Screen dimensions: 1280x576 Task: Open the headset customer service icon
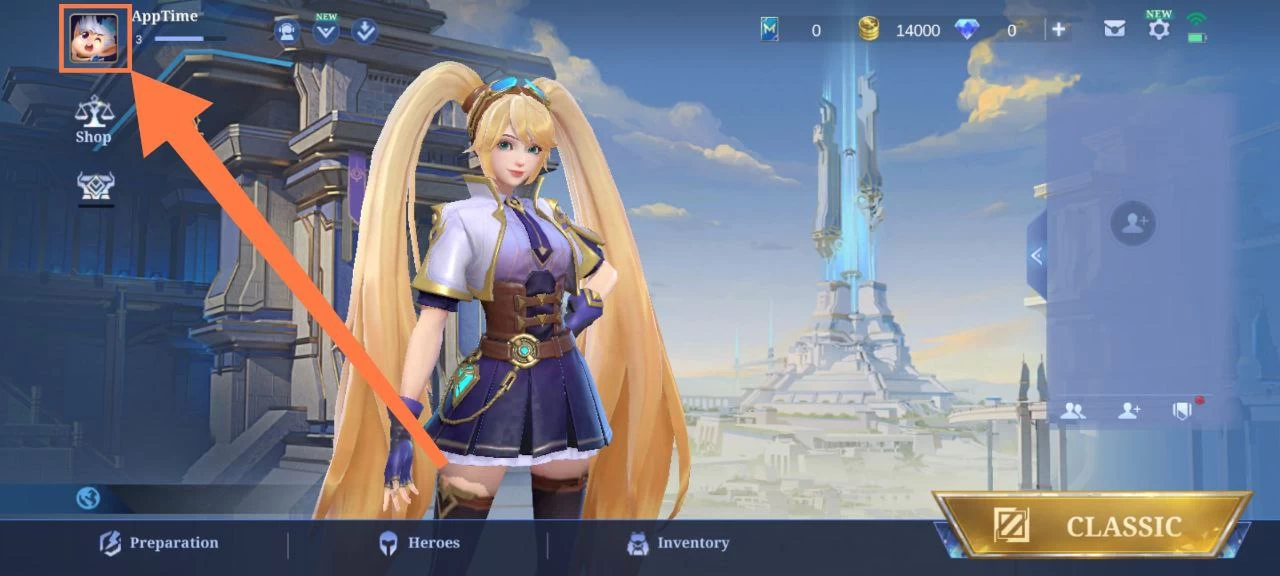pos(287,32)
